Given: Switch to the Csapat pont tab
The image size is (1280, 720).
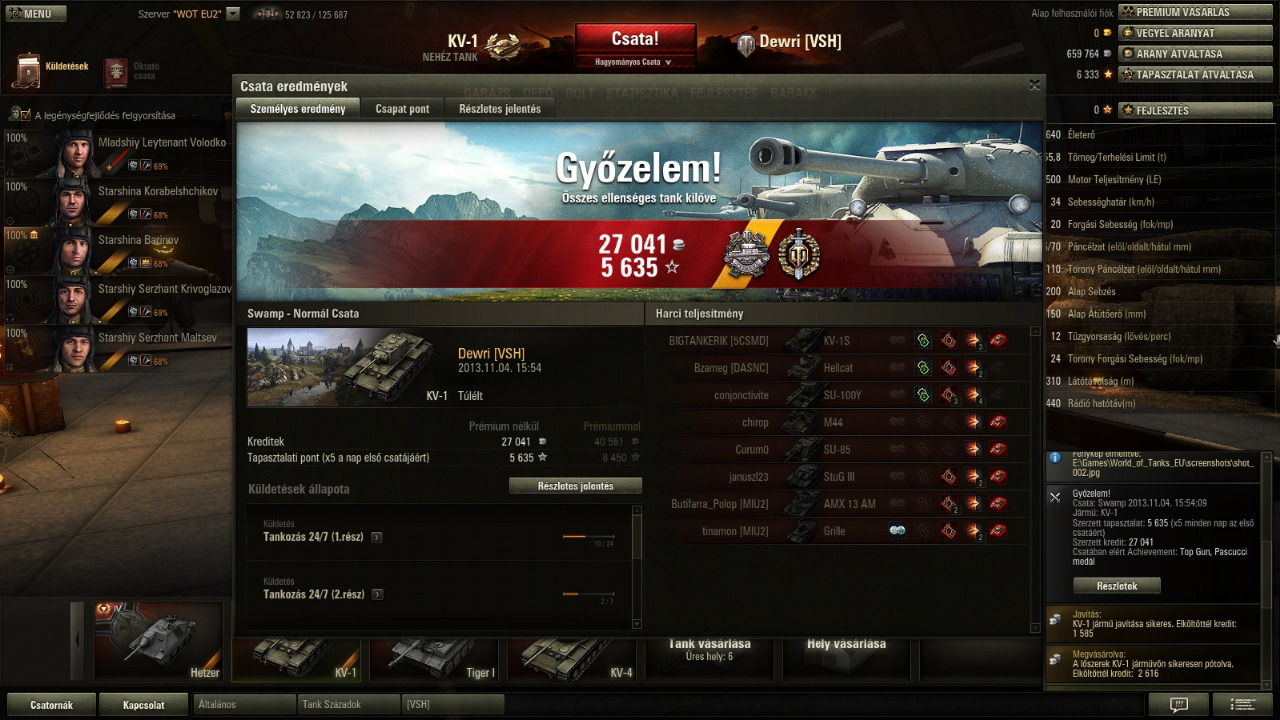Looking at the screenshot, I should 402,109.
